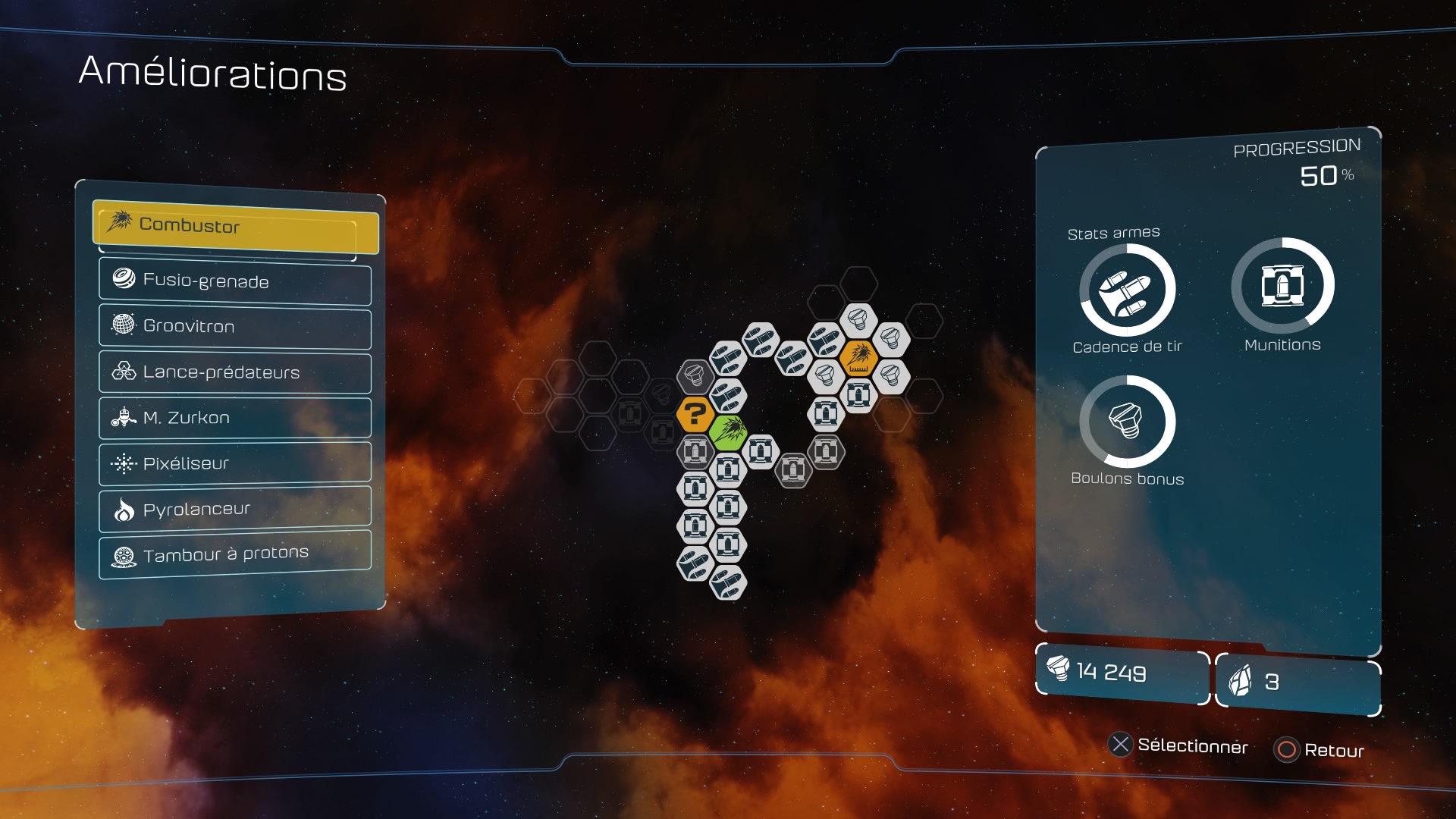Open the Groovitron upgrade grid
This screenshot has height=819, width=1456.
coord(235,327)
